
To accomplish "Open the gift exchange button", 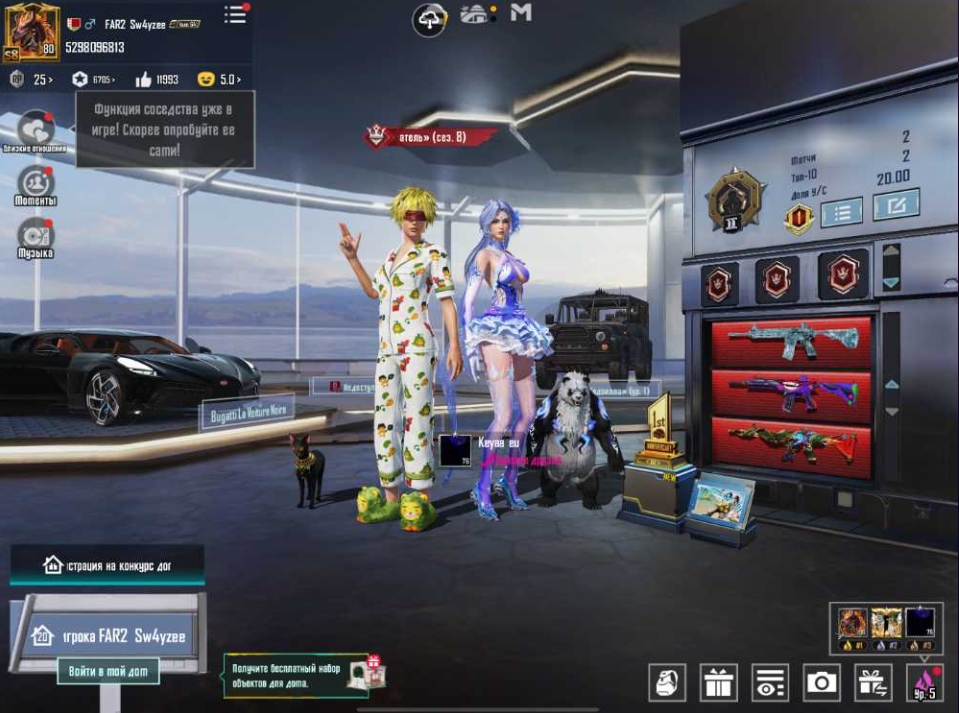I will pos(874,682).
